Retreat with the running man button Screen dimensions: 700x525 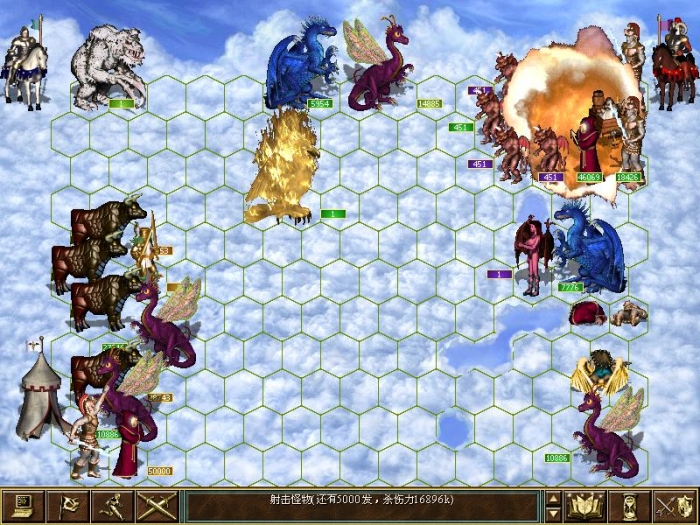113,506
